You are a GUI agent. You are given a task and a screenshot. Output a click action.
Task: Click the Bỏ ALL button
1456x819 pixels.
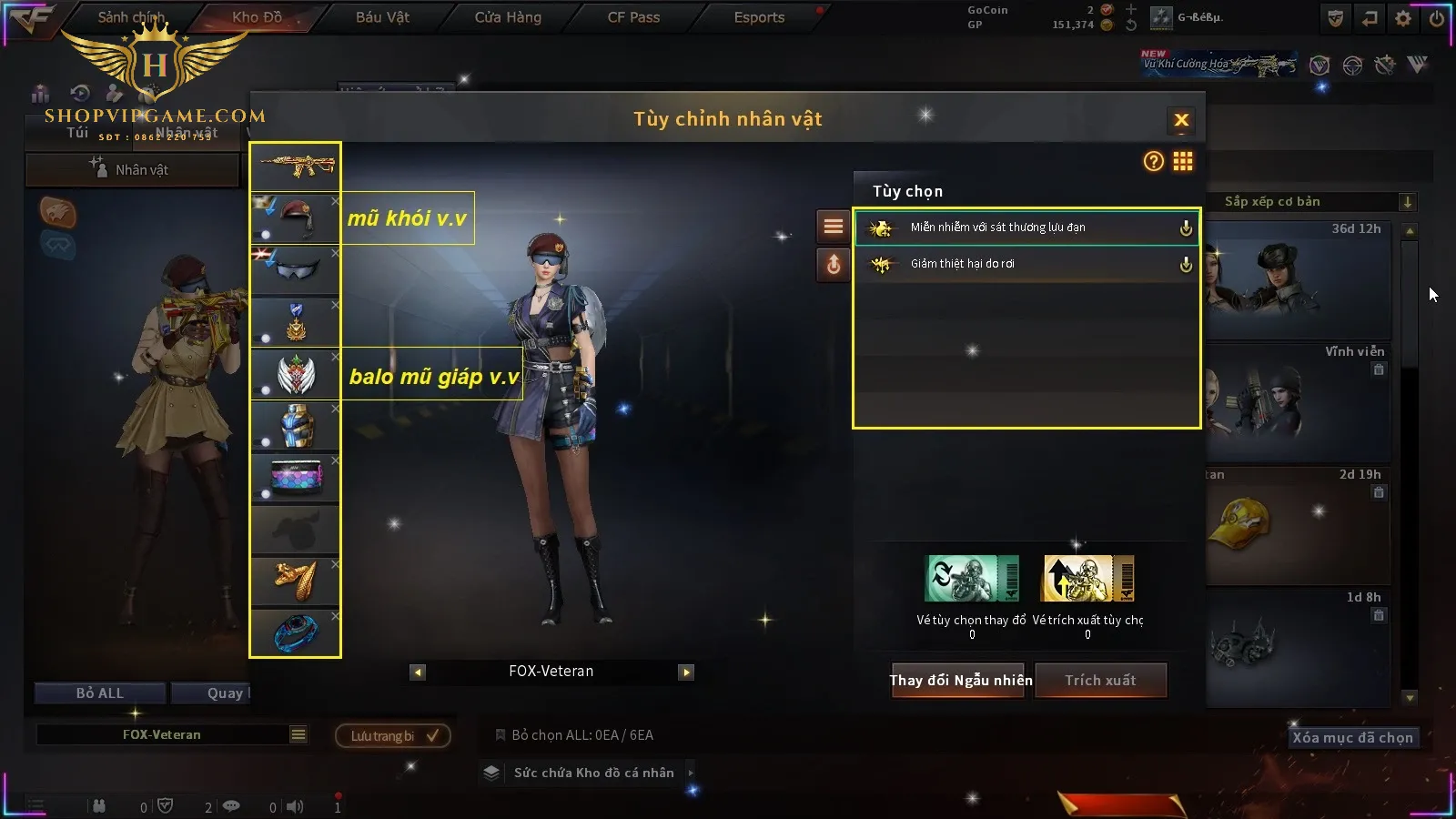[100, 693]
